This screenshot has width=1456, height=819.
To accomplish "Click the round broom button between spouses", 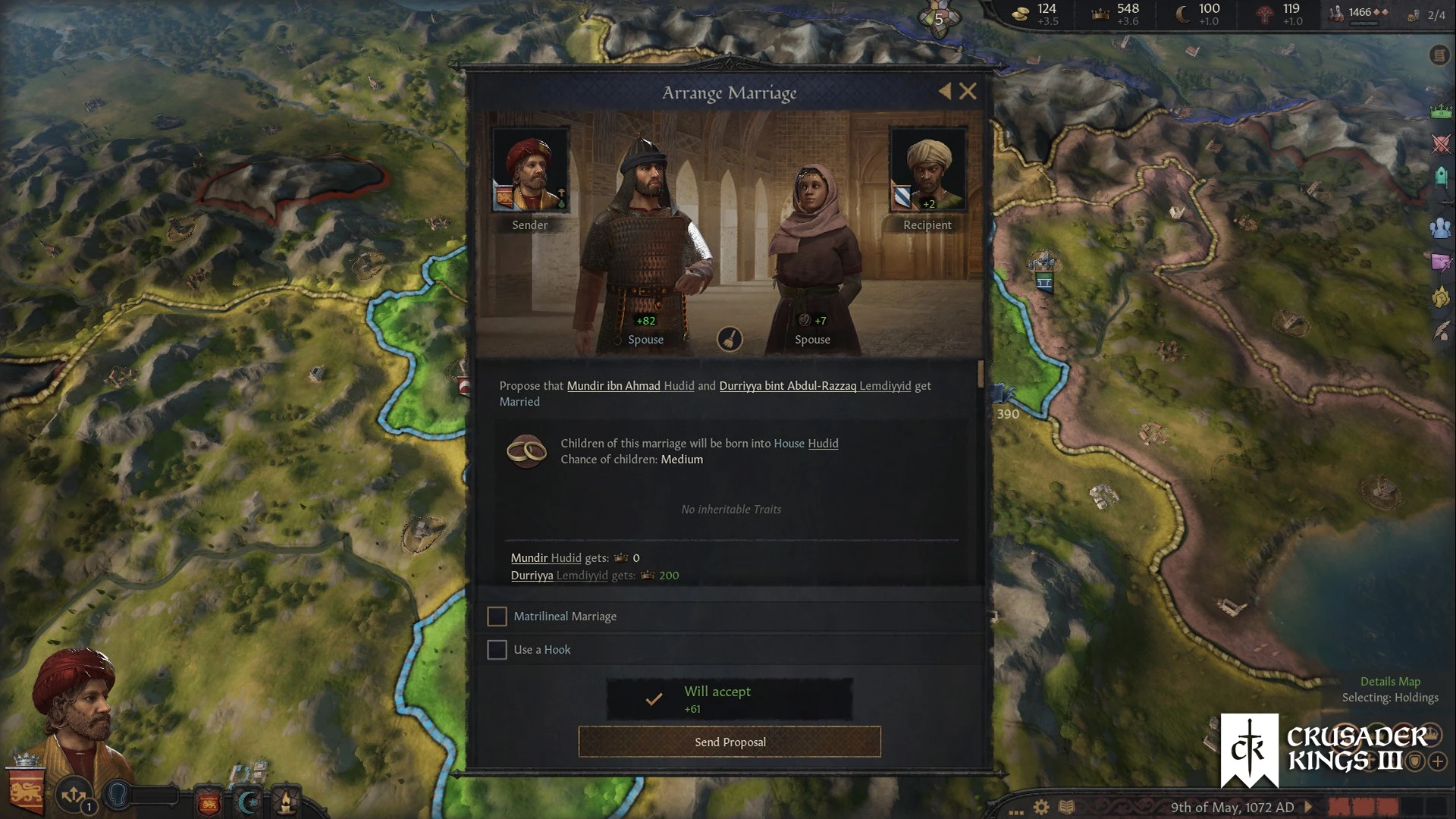I will [x=730, y=339].
